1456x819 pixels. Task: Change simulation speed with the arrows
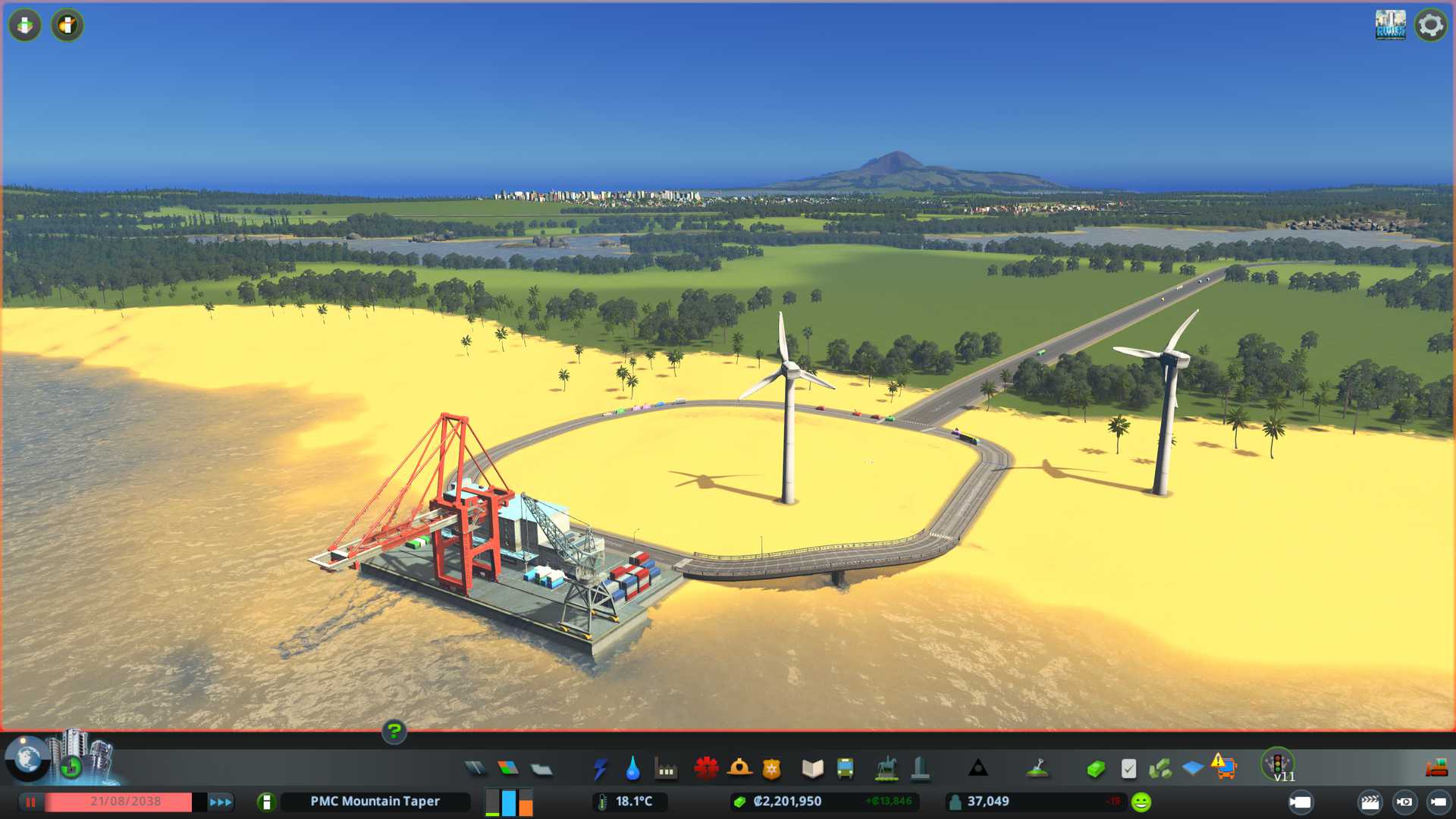pyautogui.click(x=221, y=802)
